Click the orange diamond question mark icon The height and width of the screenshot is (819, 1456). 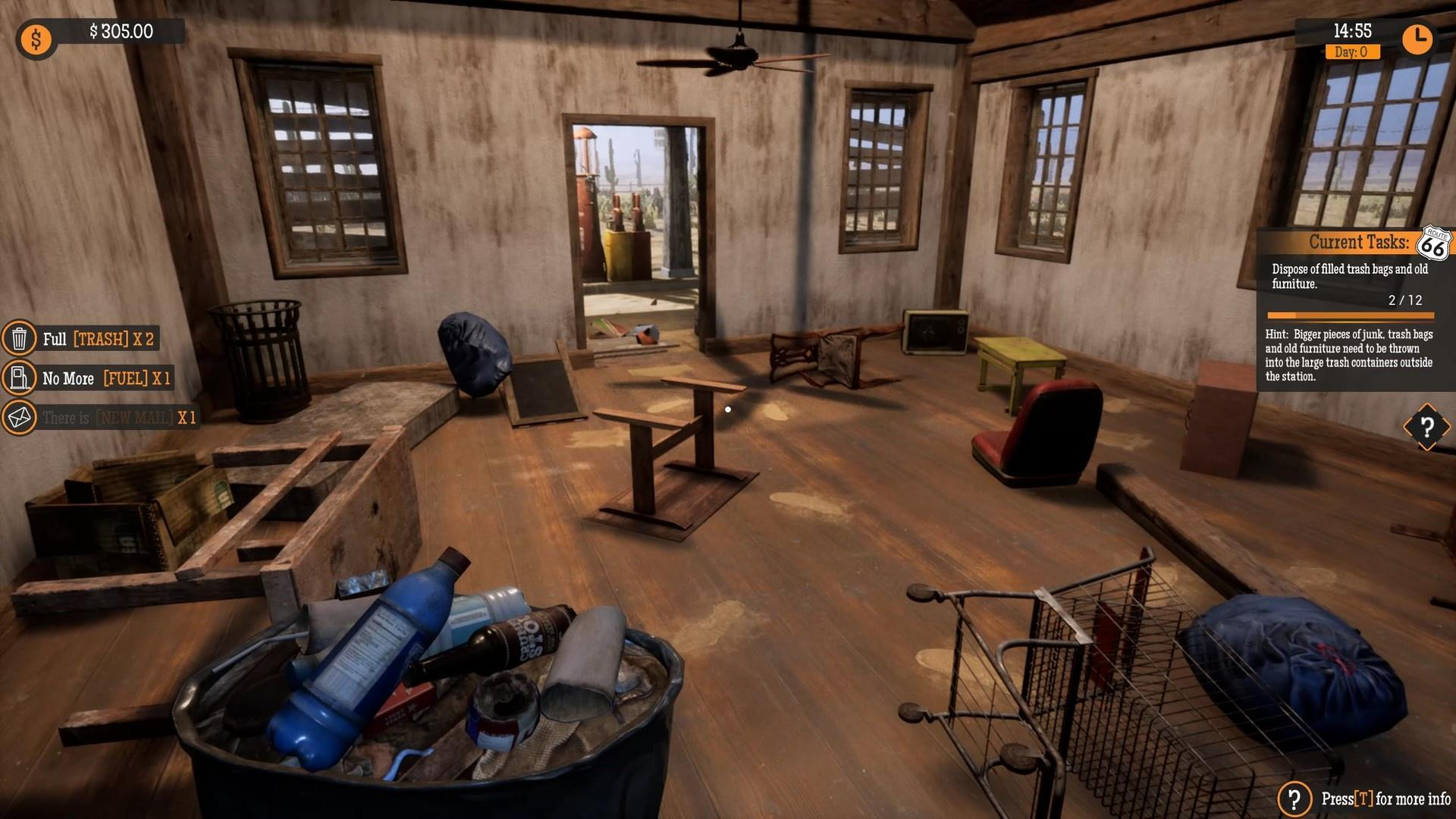click(x=1426, y=427)
